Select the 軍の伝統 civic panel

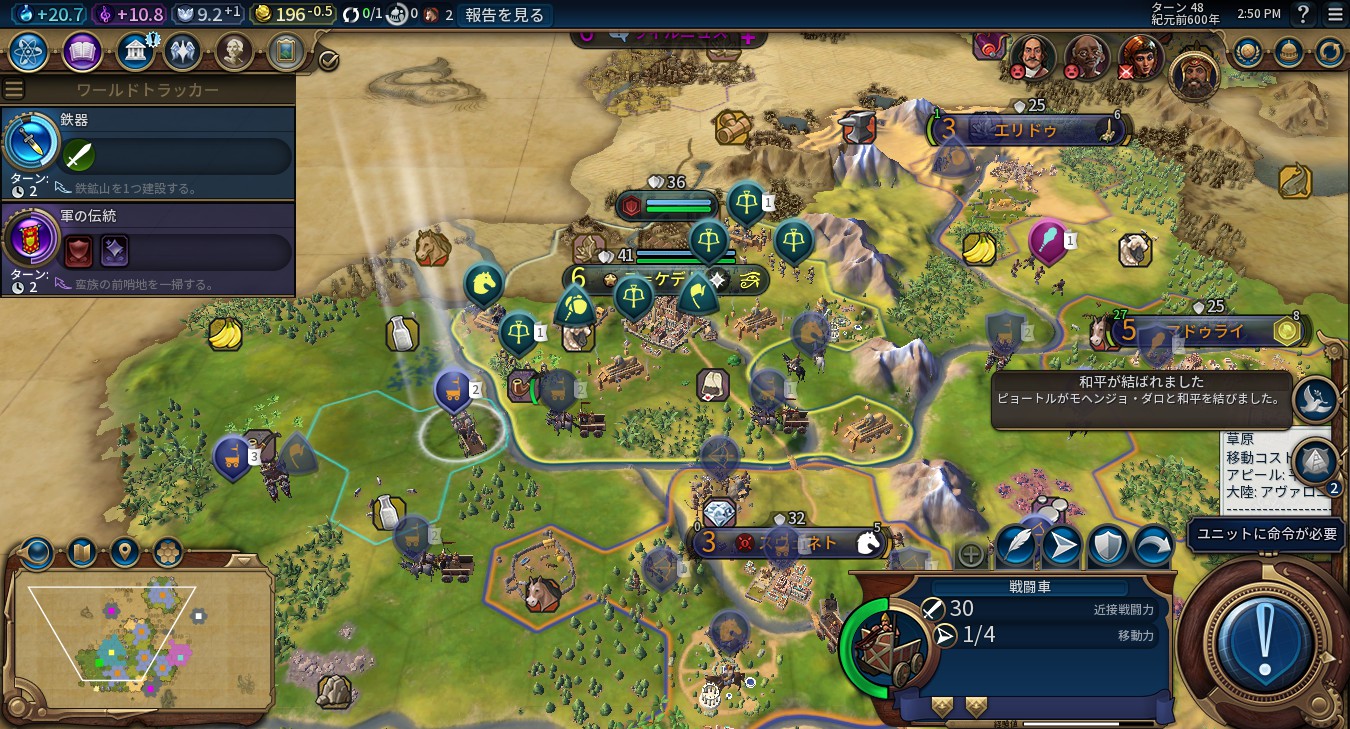pyautogui.click(x=148, y=249)
